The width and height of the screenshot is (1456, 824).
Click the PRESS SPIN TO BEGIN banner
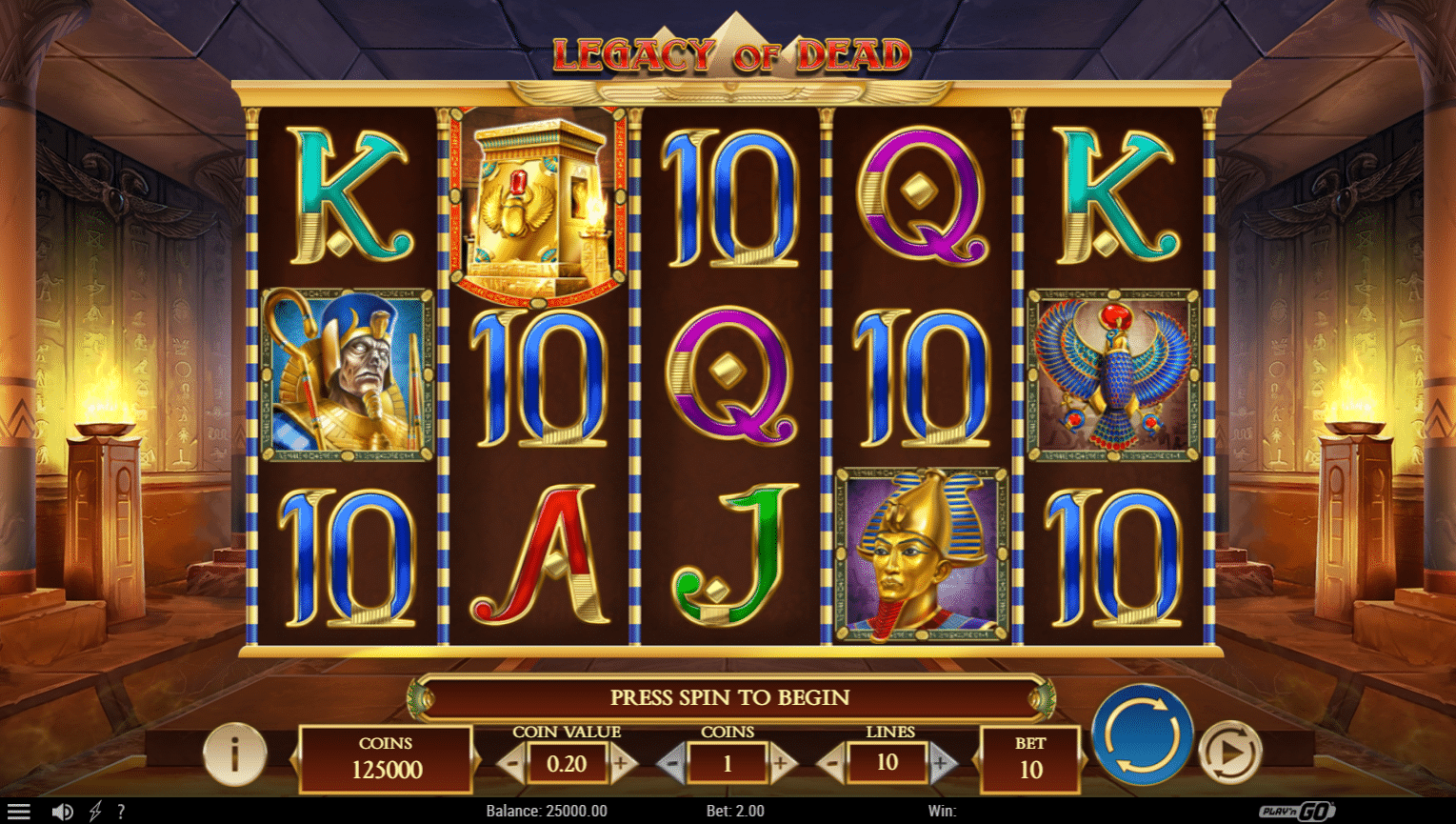click(x=728, y=697)
